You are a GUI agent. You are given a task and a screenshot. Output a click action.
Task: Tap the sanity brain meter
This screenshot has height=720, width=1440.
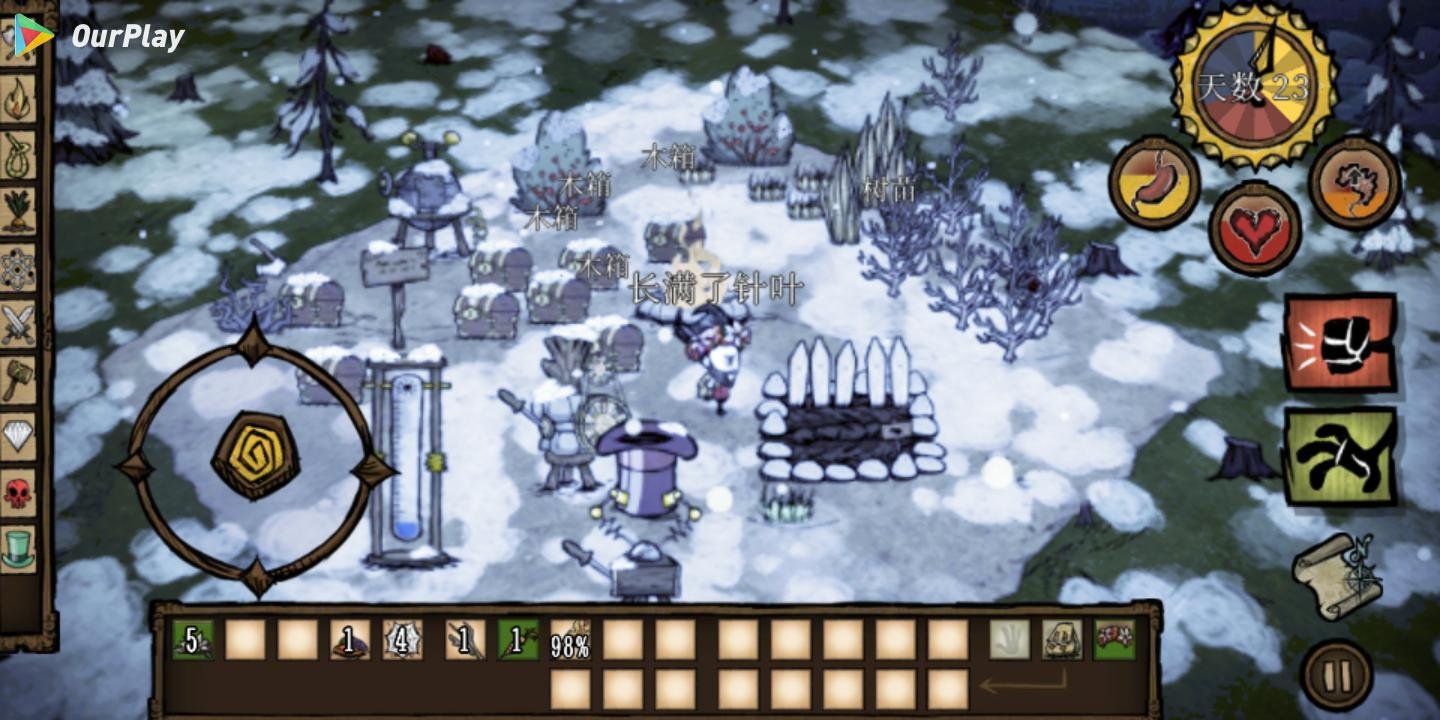pyautogui.click(x=1355, y=185)
